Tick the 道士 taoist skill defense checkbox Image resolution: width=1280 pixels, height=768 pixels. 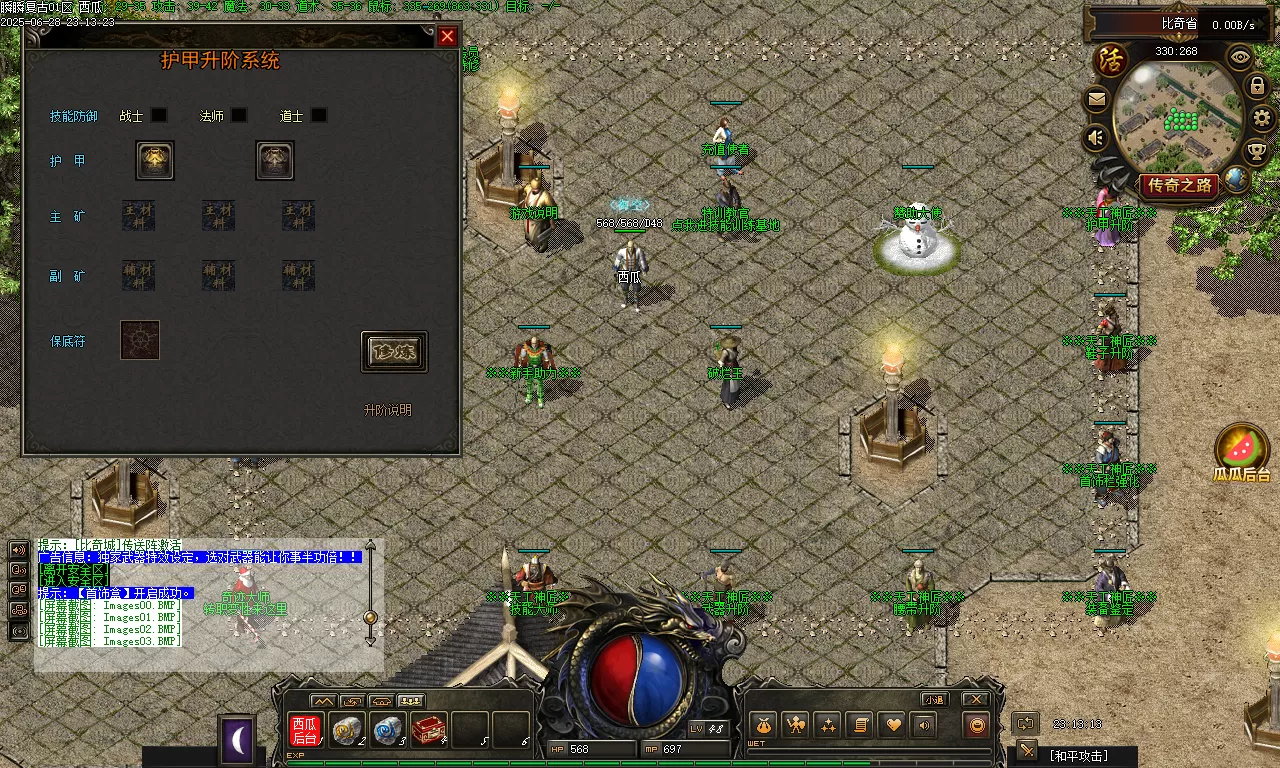[x=318, y=116]
